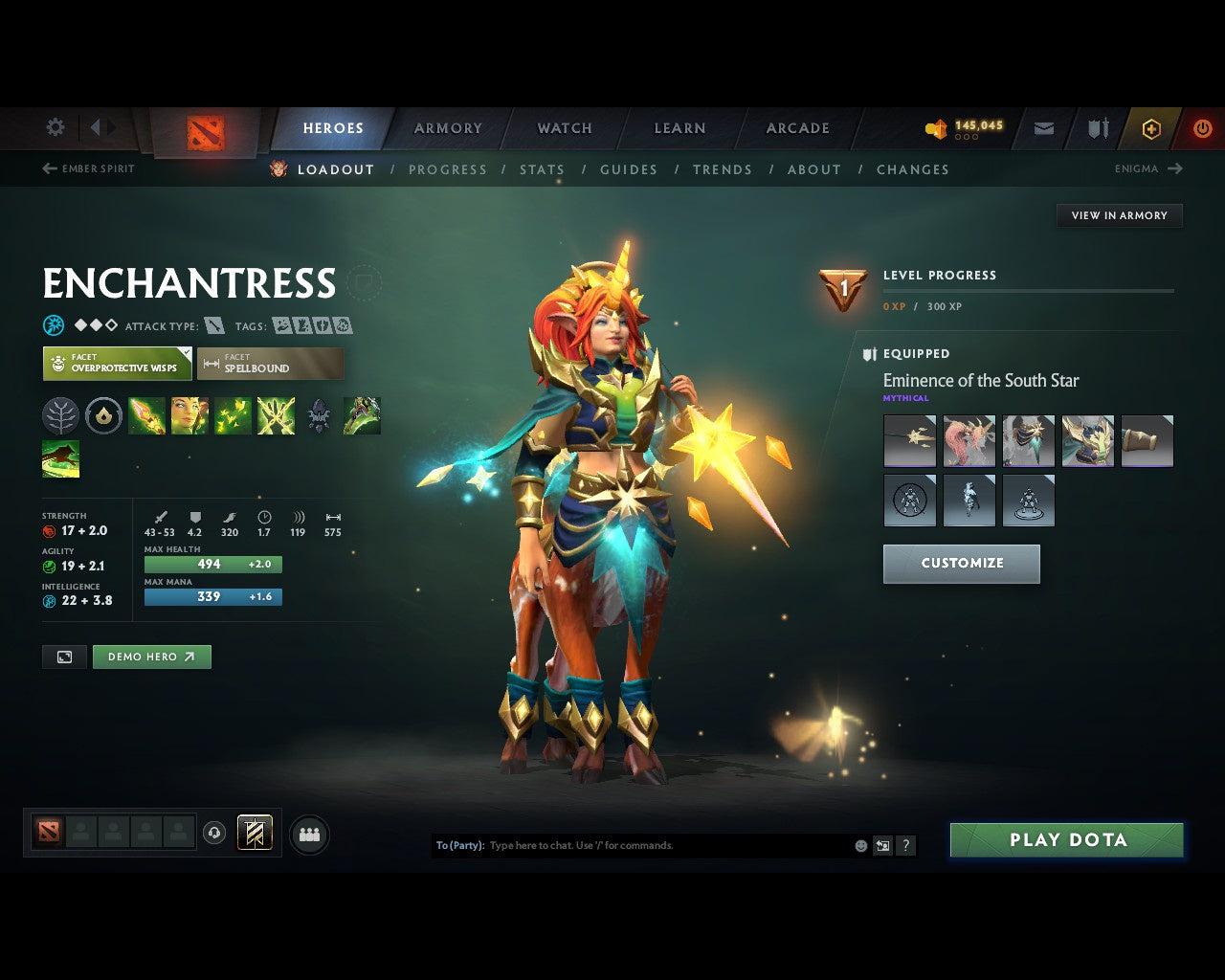Click the back arrow to Ember Spirit
Screen dimensions: 1225x980
tap(48, 168)
